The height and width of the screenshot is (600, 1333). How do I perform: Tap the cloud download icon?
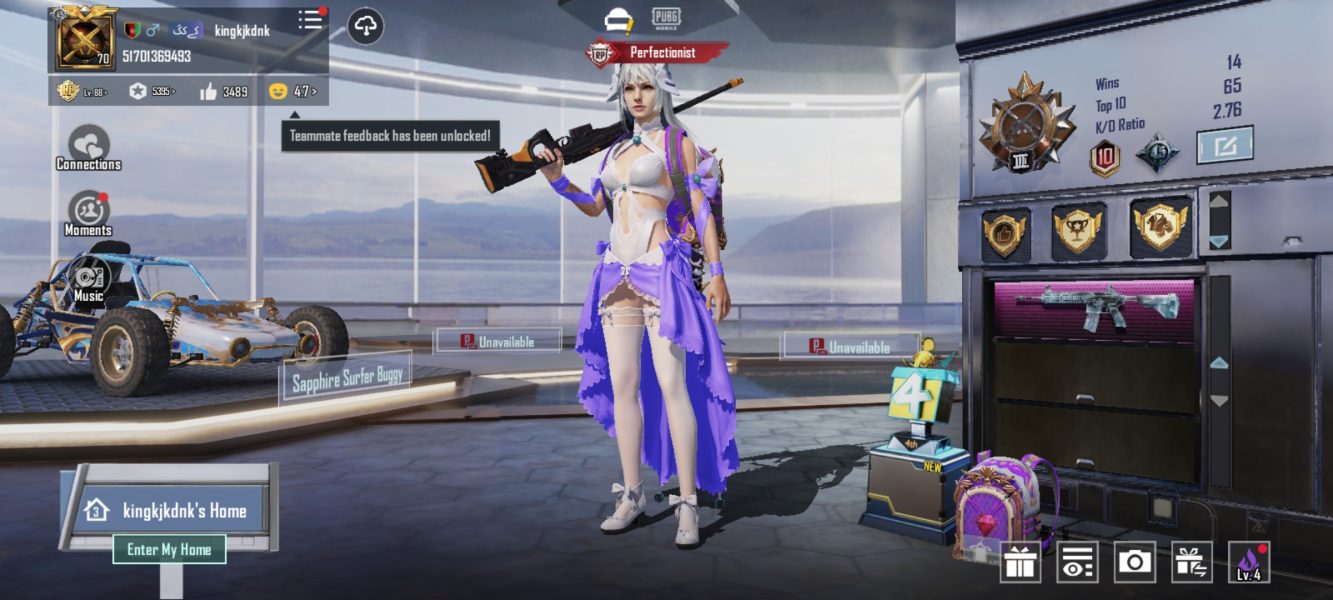click(365, 26)
